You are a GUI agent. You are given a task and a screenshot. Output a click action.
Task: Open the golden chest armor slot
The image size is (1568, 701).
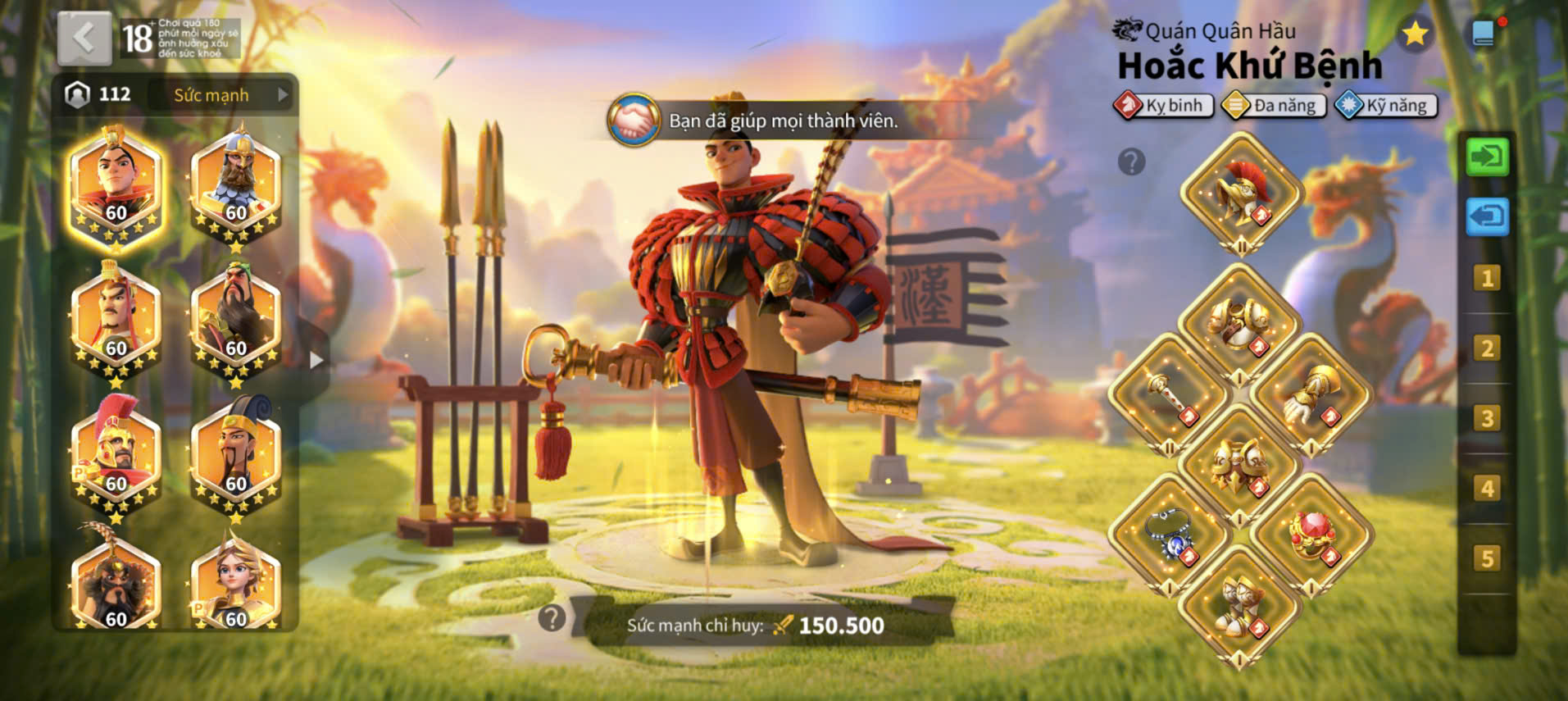point(1239,323)
